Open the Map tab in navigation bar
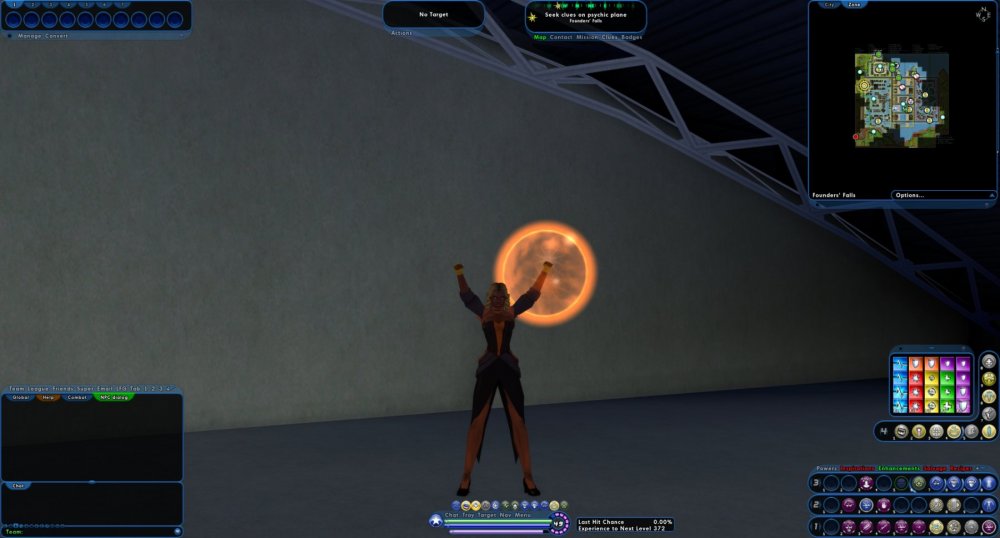Screen dimensions: 1000x538 coord(540,37)
